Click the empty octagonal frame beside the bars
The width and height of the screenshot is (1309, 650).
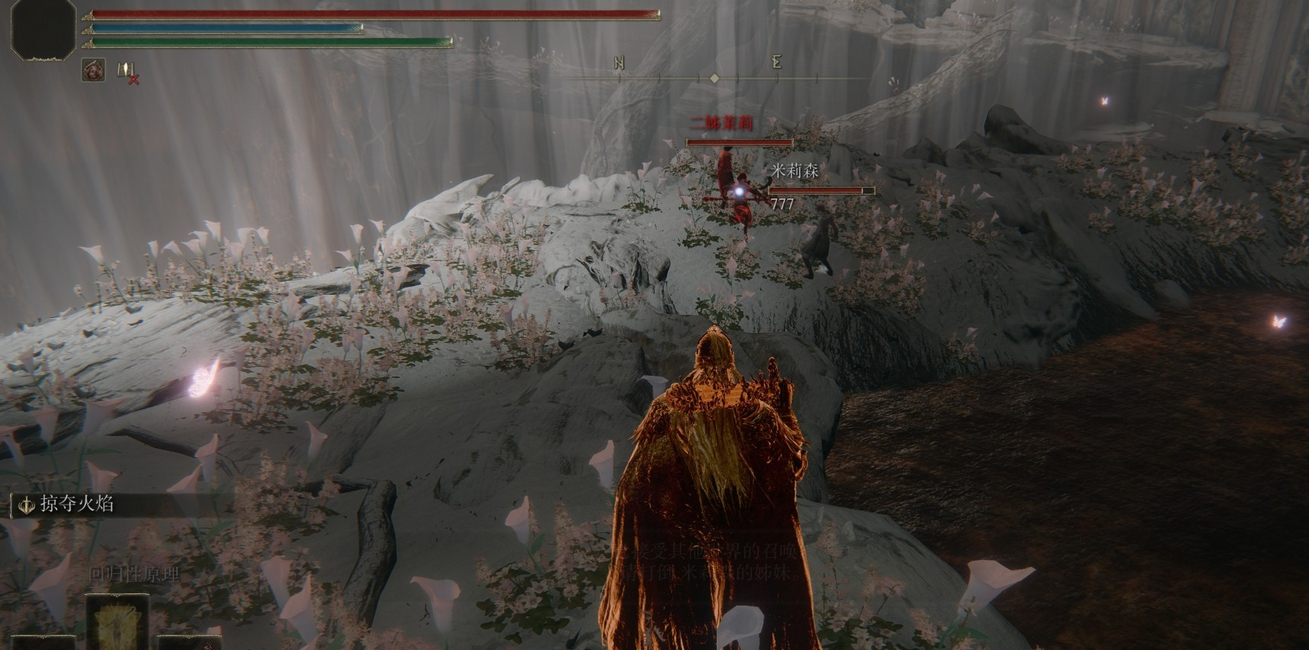(x=43, y=29)
